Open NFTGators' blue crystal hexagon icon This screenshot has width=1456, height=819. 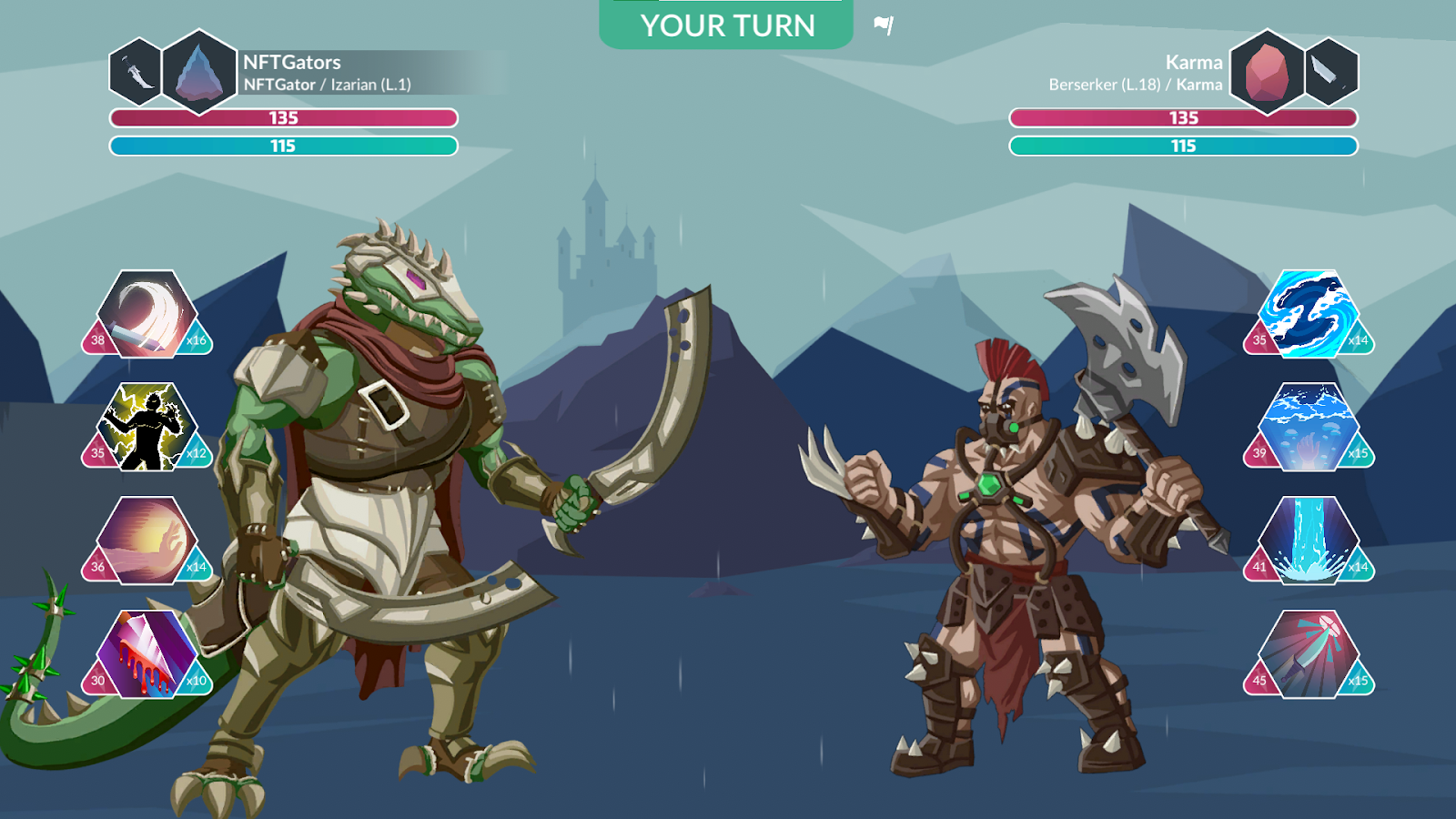point(199,72)
